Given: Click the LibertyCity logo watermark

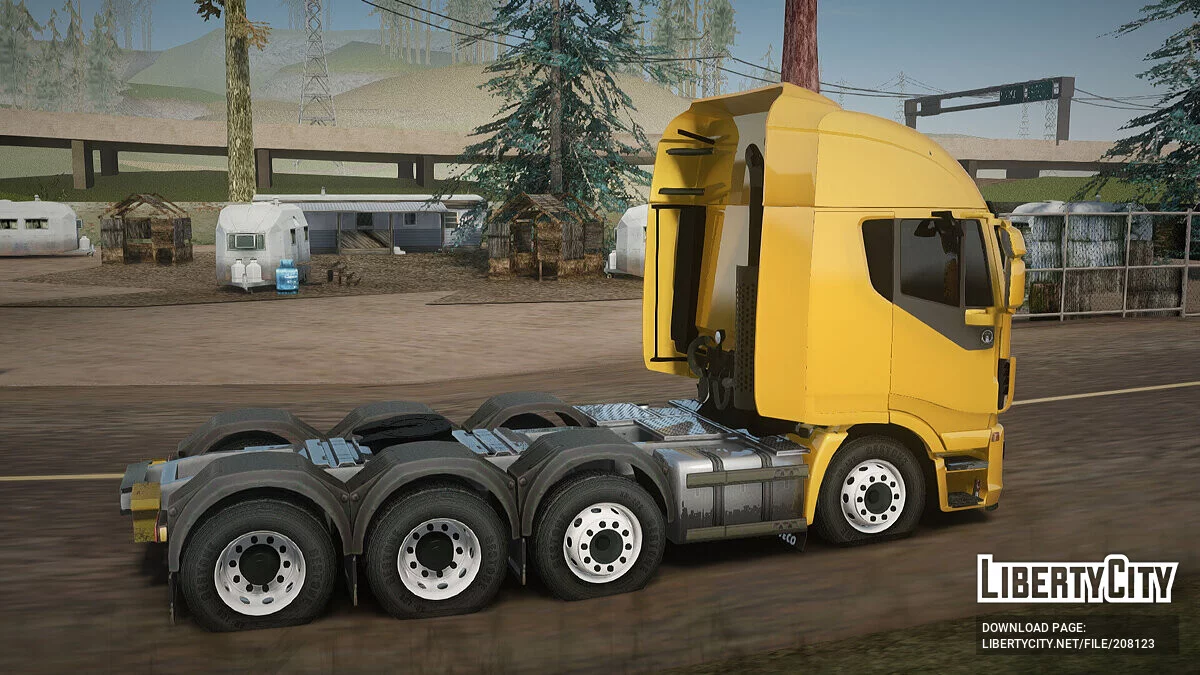Looking at the screenshot, I should point(1077,580).
